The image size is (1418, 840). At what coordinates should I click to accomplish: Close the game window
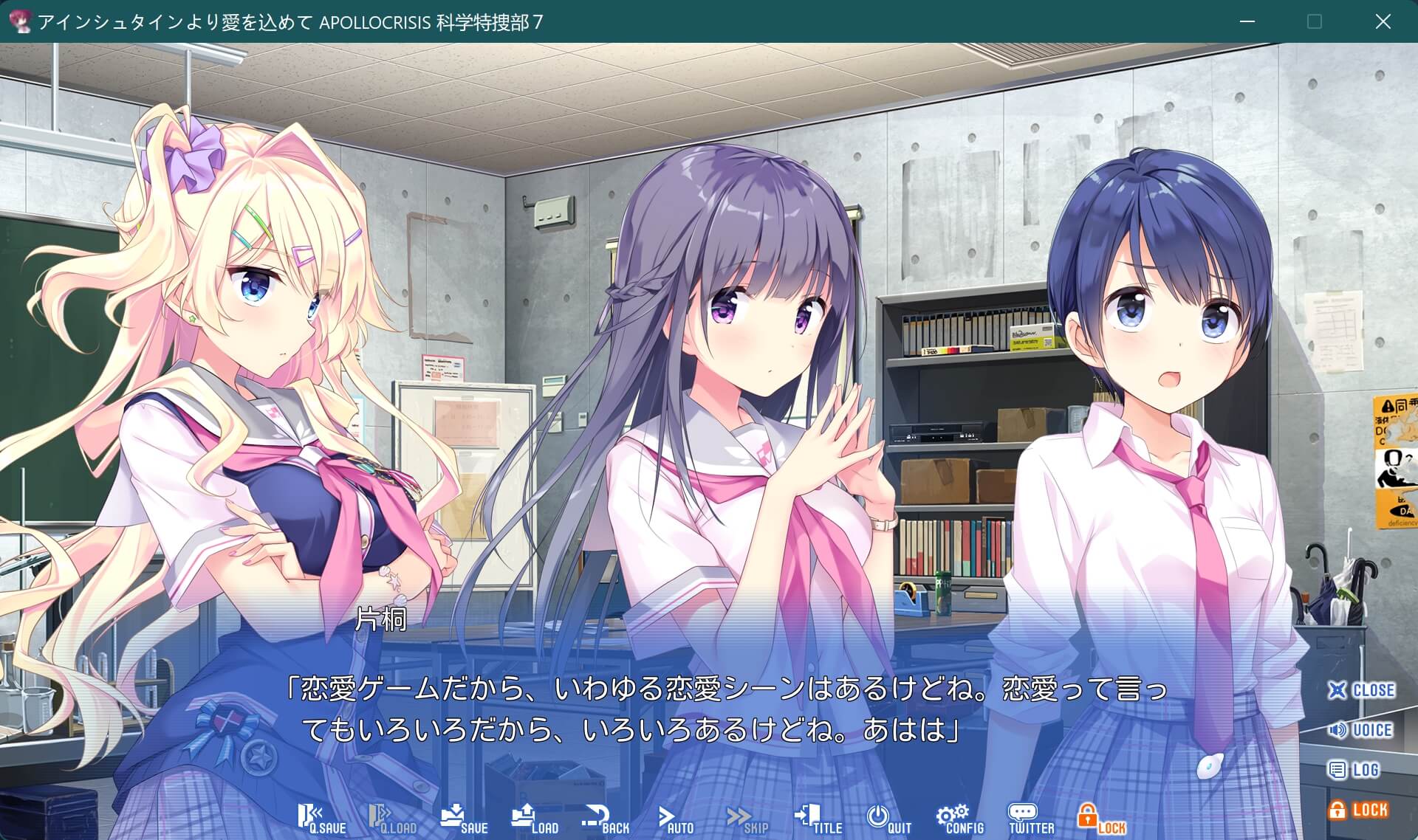click(x=1383, y=21)
